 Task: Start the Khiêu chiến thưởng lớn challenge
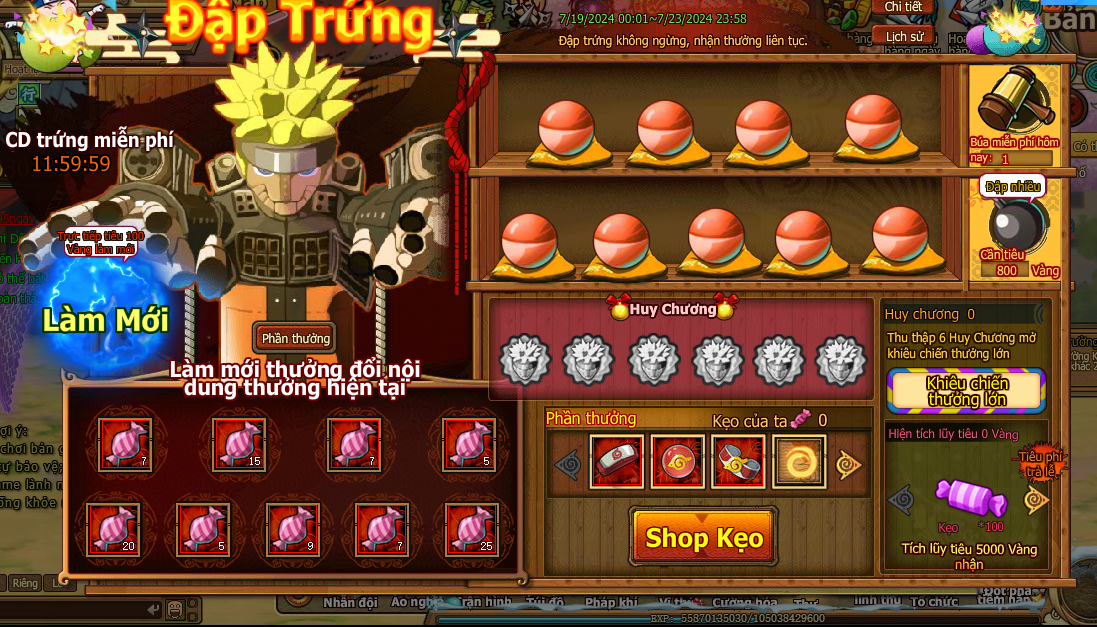[966, 391]
